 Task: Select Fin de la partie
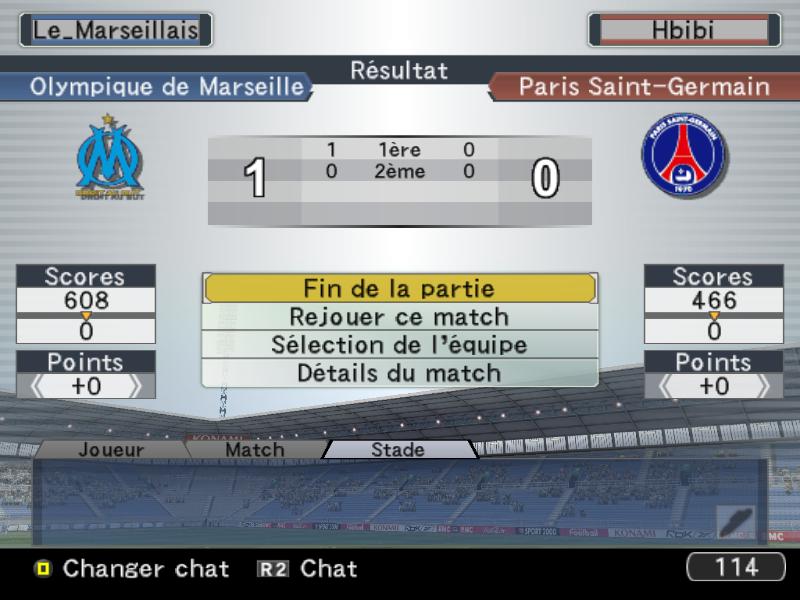click(x=399, y=289)
